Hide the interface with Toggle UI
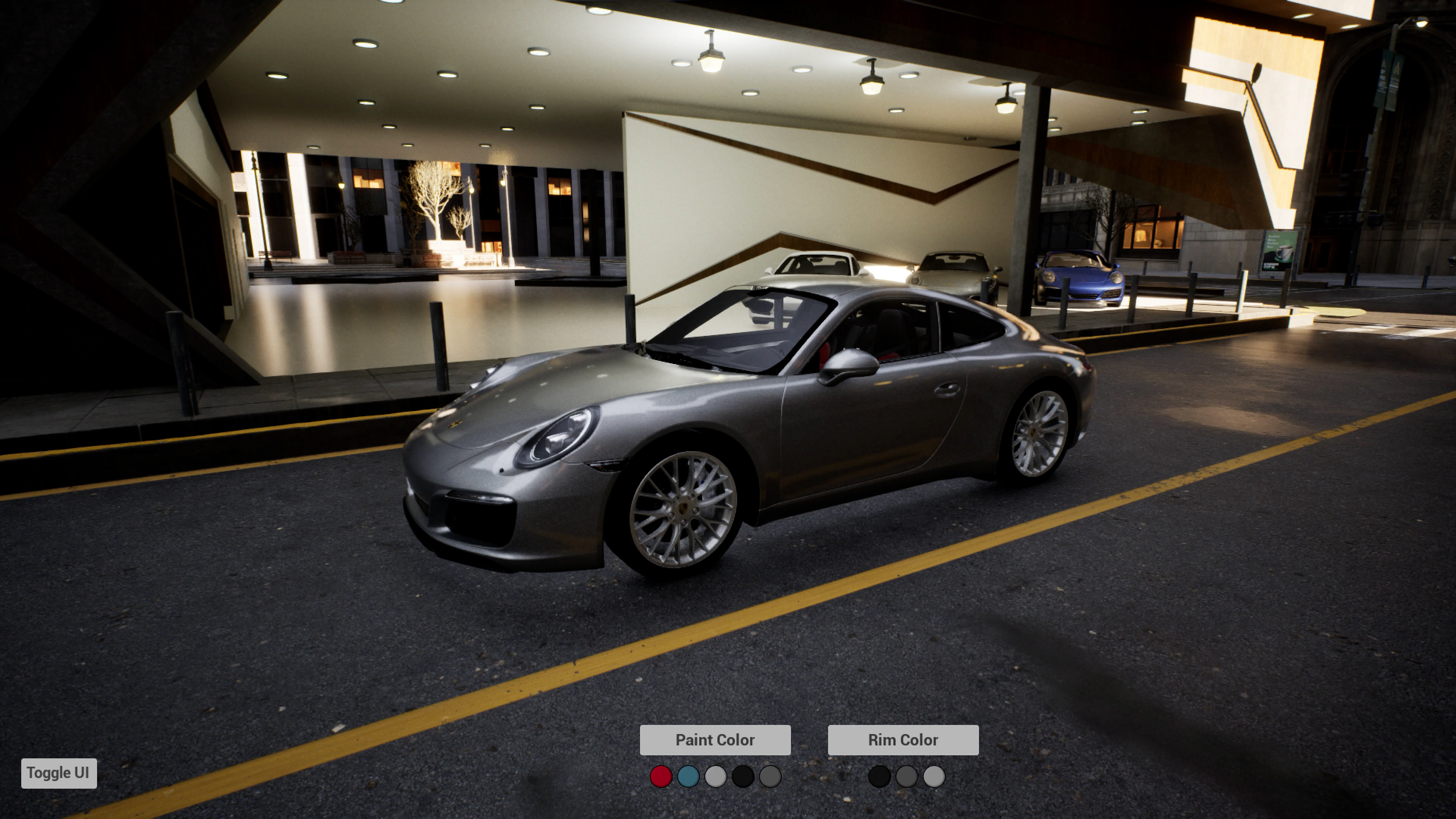The image size is (1456, 819). point(59,773)
